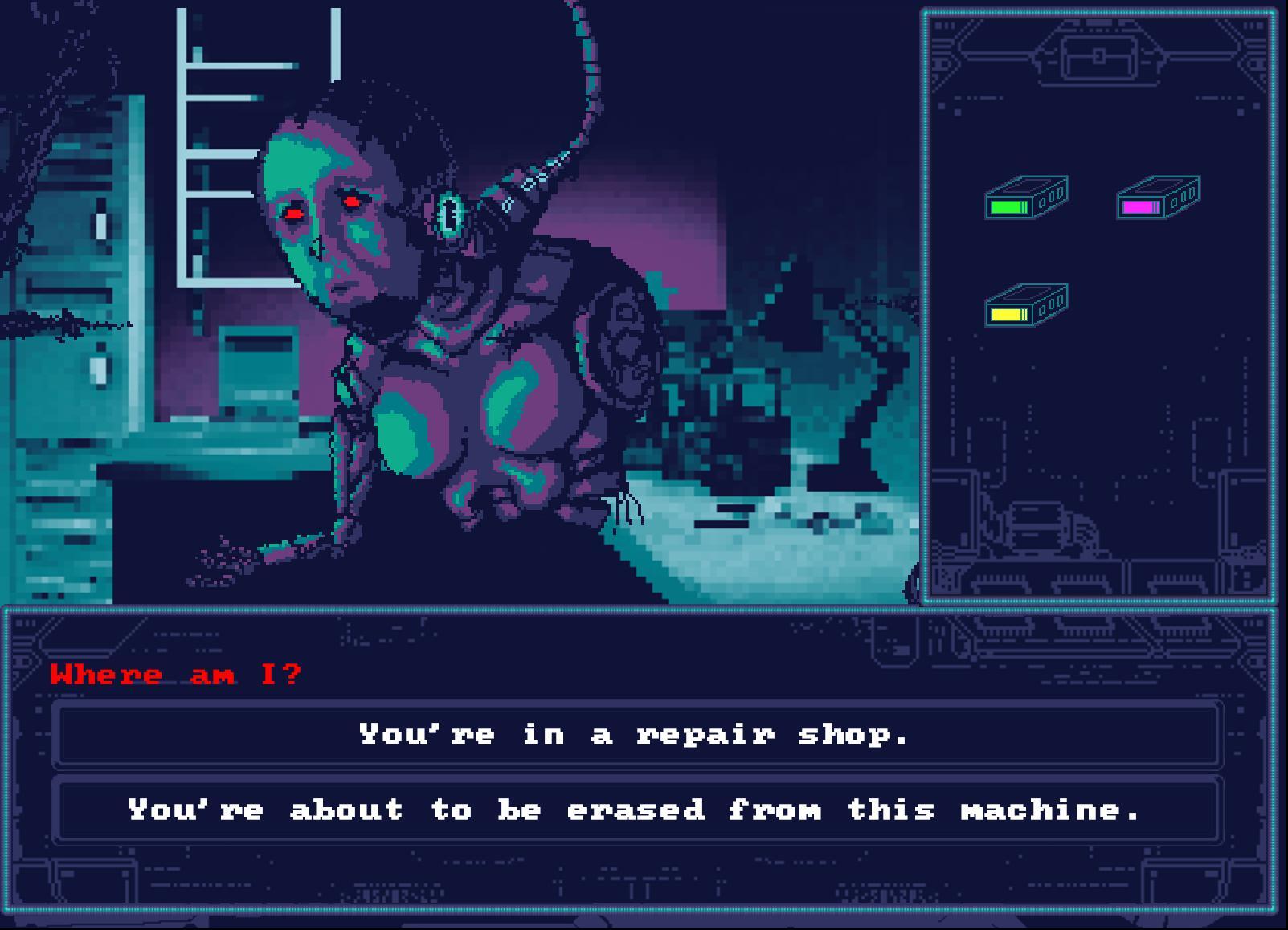Image resolution: width=1288 pixels, height=930 pixels.
Task: Click the pin connector end of the yellow cartridge
Action: point(1051,304)
